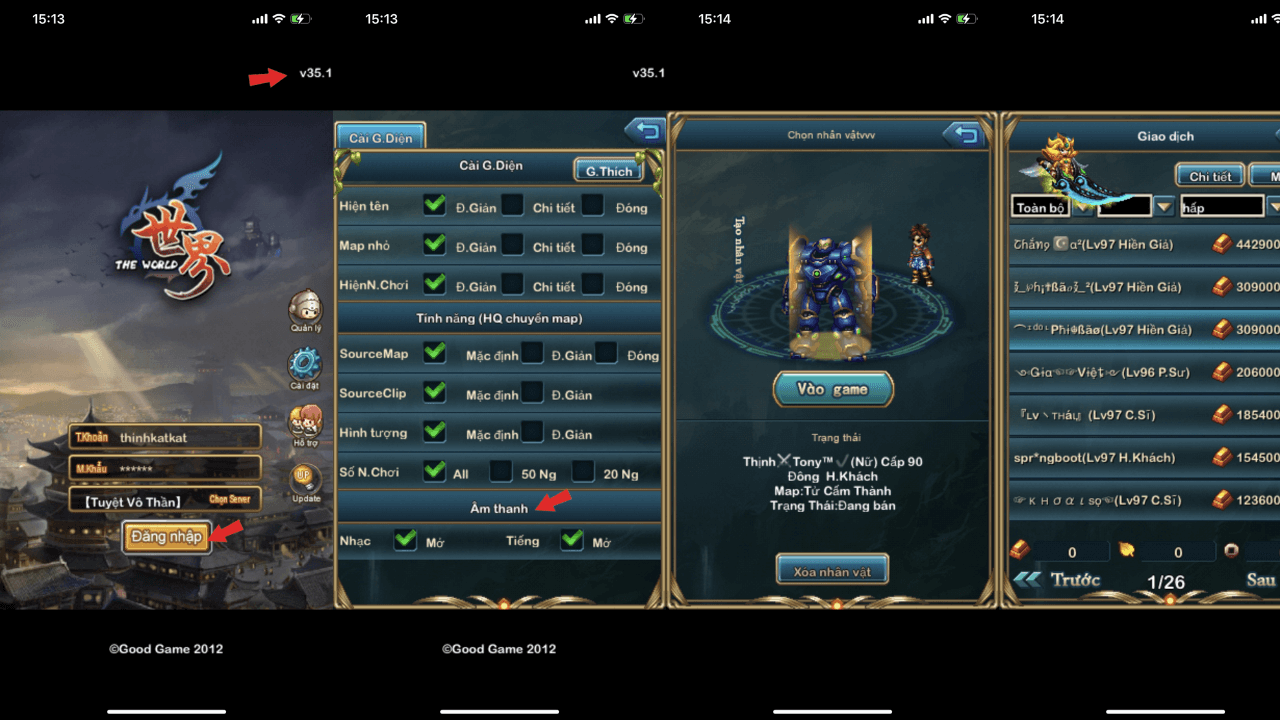Enable Chi tiết for Hiện tên
This screenshot has height=720, width=1280.
(513, 206)
